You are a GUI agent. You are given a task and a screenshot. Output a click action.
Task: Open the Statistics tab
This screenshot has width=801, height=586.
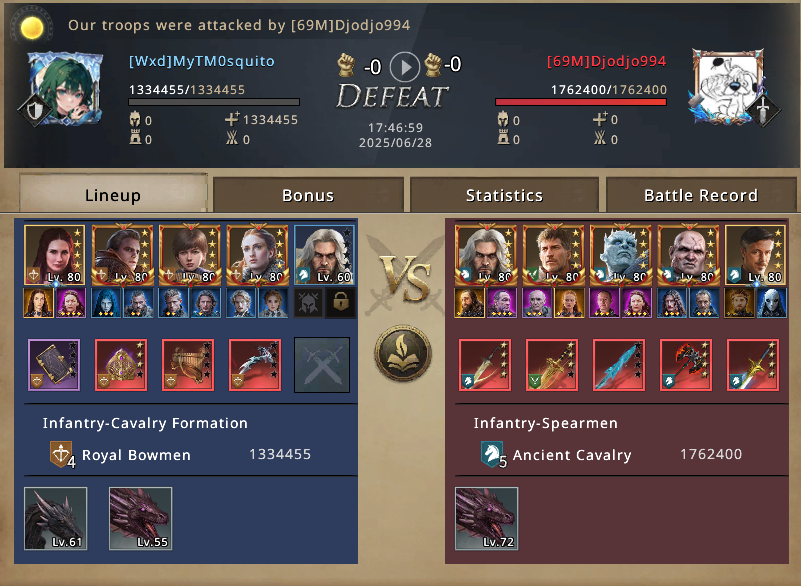[x=504, y=195]
